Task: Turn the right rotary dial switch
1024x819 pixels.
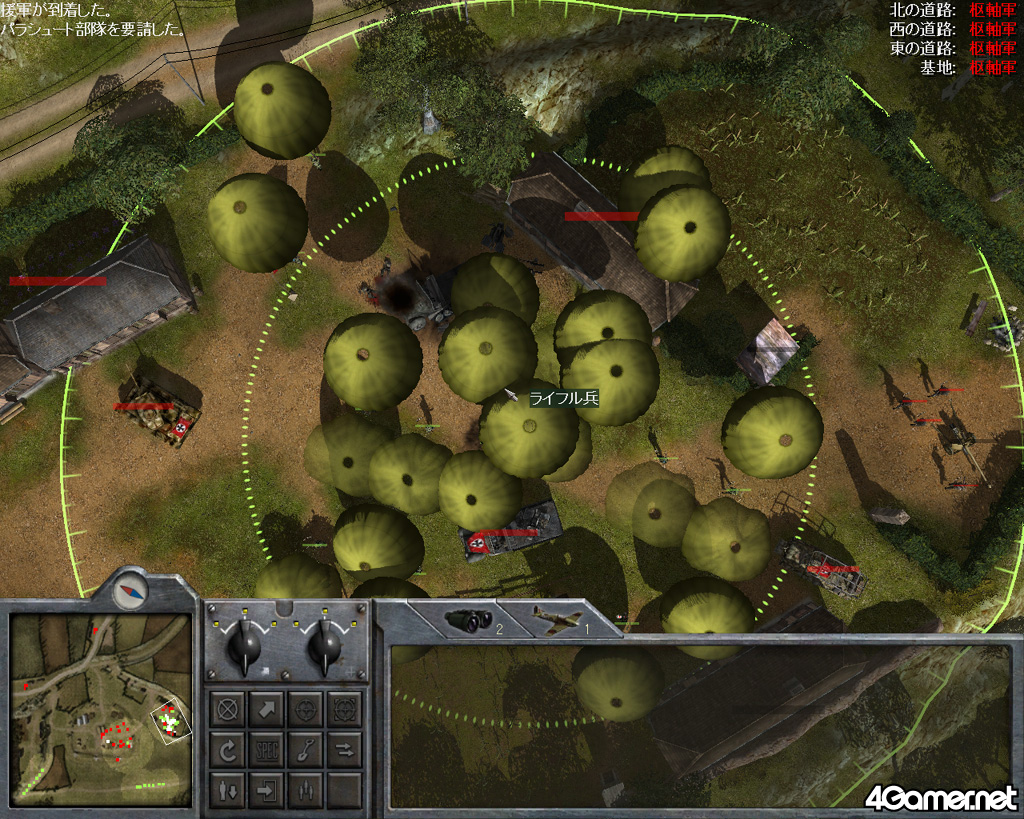Action: [324, 648]
